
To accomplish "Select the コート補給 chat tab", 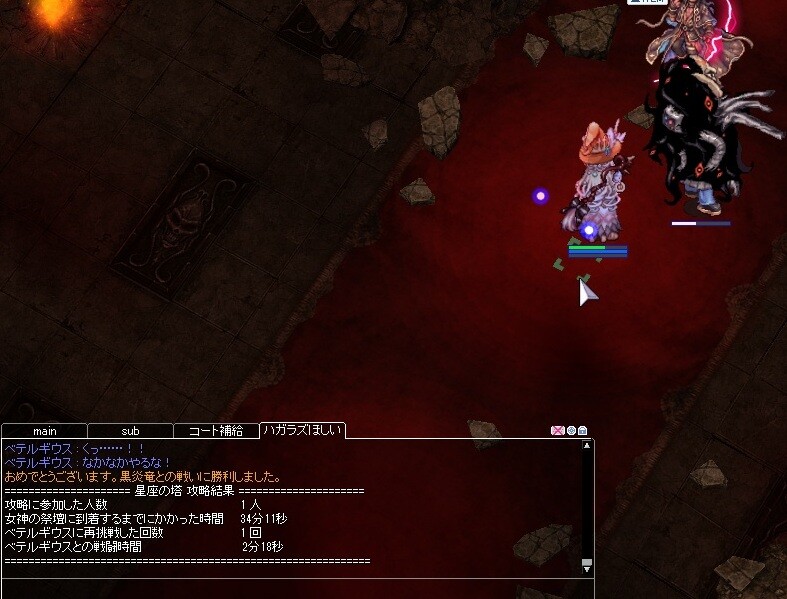I will coord(216,431).
